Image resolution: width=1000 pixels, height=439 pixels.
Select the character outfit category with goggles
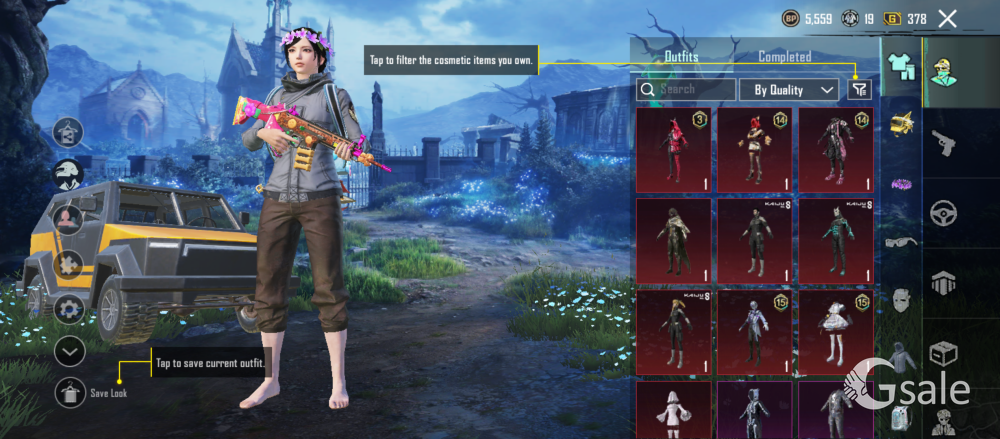tap(942, 72)
